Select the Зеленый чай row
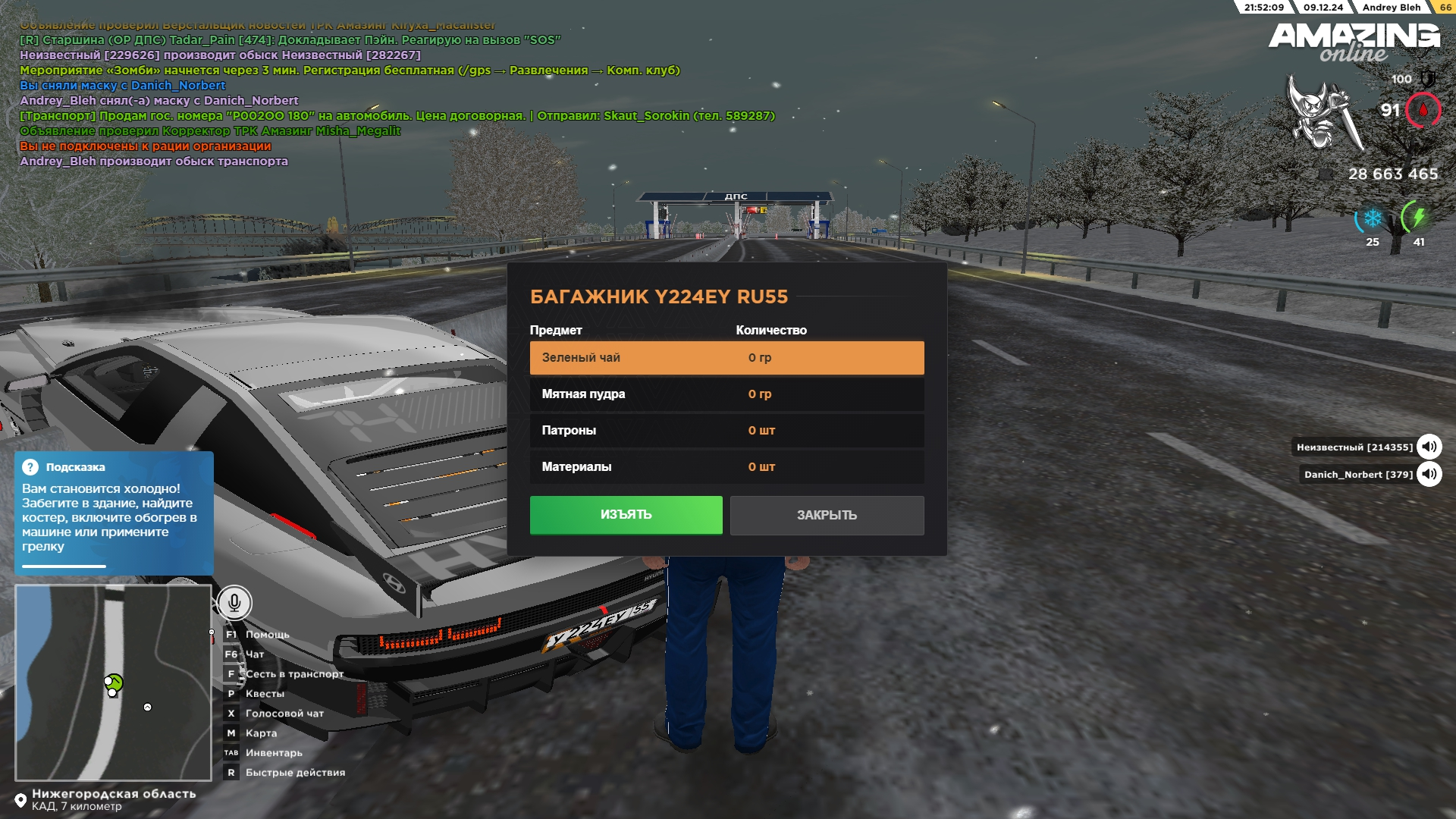 click(x=726, y=358)
